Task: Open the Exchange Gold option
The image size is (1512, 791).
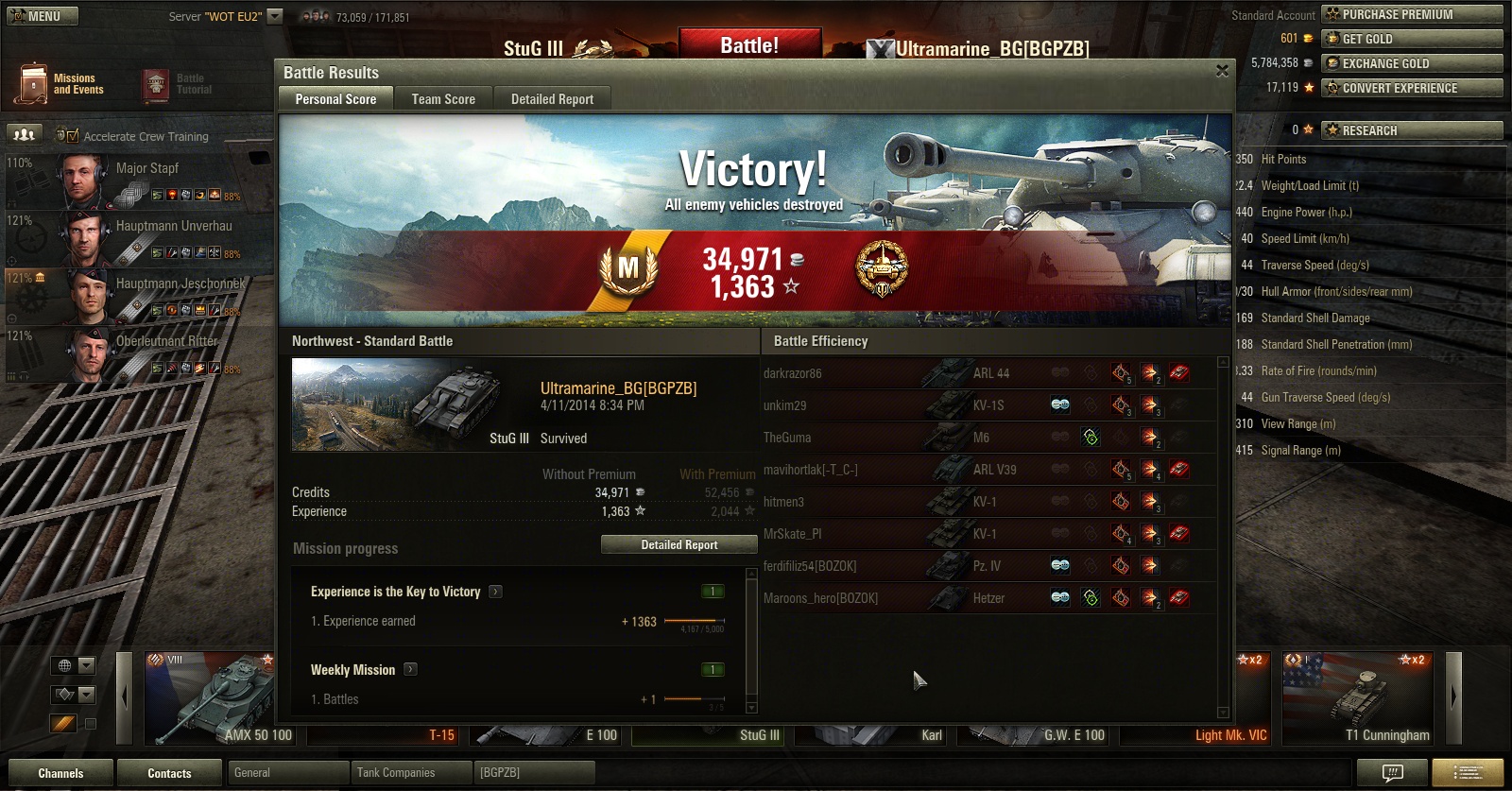Action: coord(1412,63)
